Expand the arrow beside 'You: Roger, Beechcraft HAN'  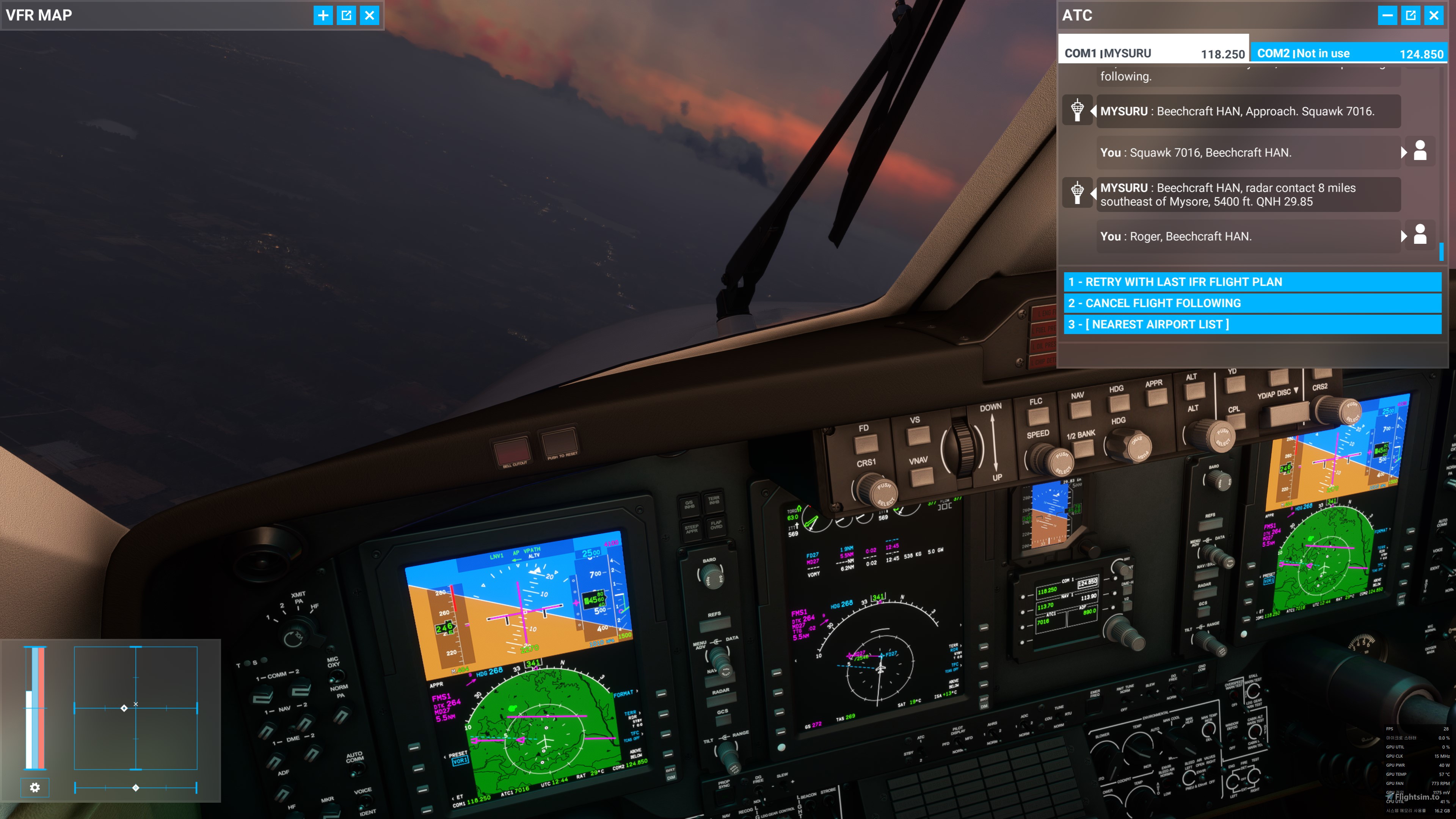tap(1403, 236)
